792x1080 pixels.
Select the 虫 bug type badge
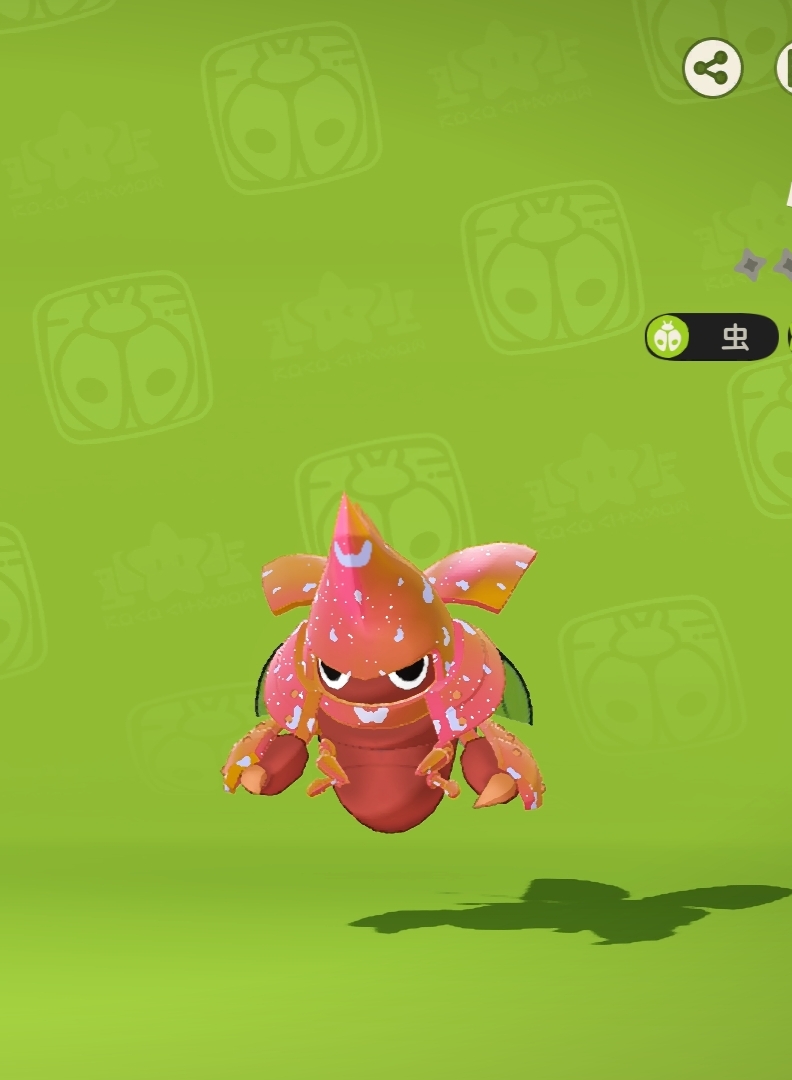pyautogui.click(x=712, y=337)
